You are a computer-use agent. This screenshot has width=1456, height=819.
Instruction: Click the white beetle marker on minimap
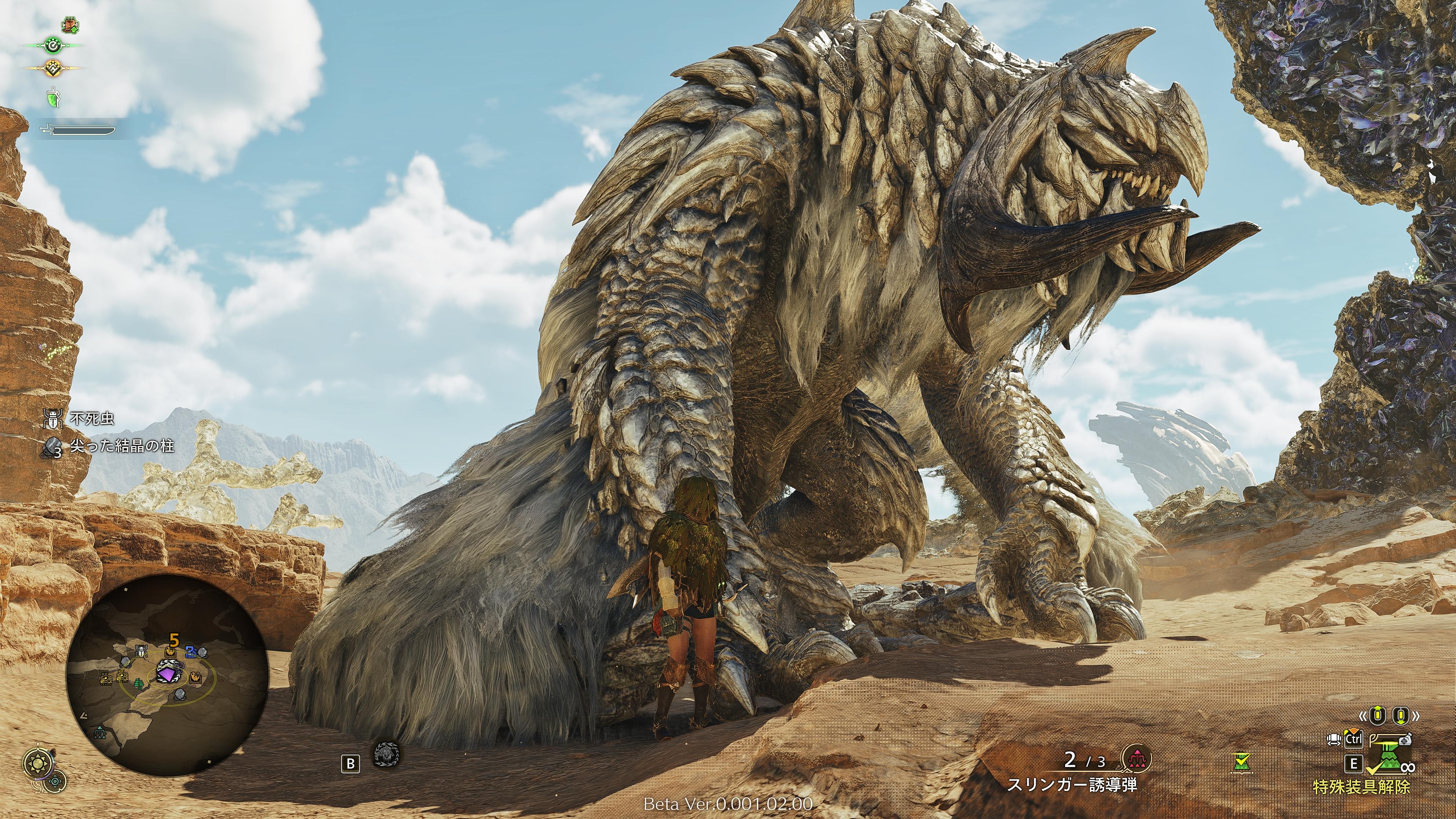pos(141,651)
